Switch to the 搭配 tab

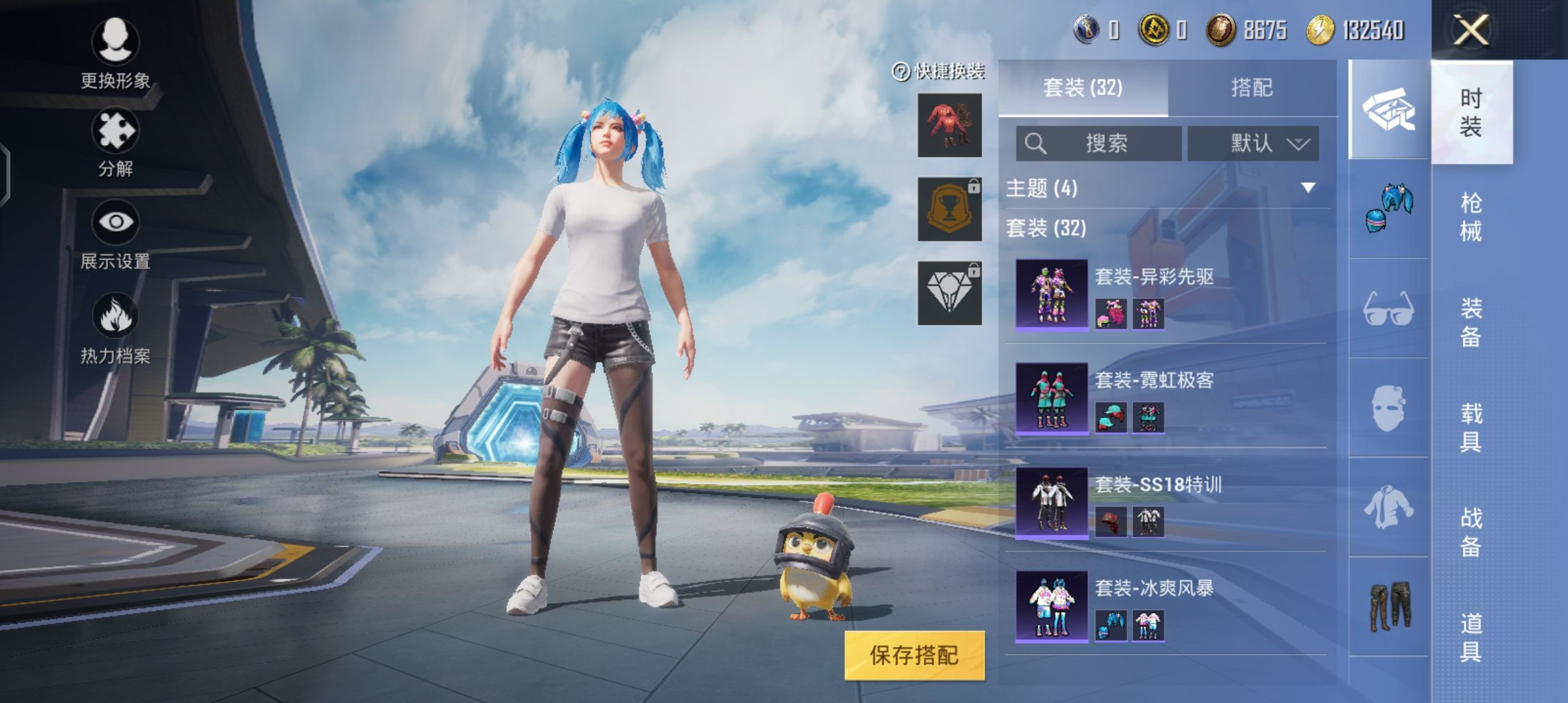(x=1252, y=88)
